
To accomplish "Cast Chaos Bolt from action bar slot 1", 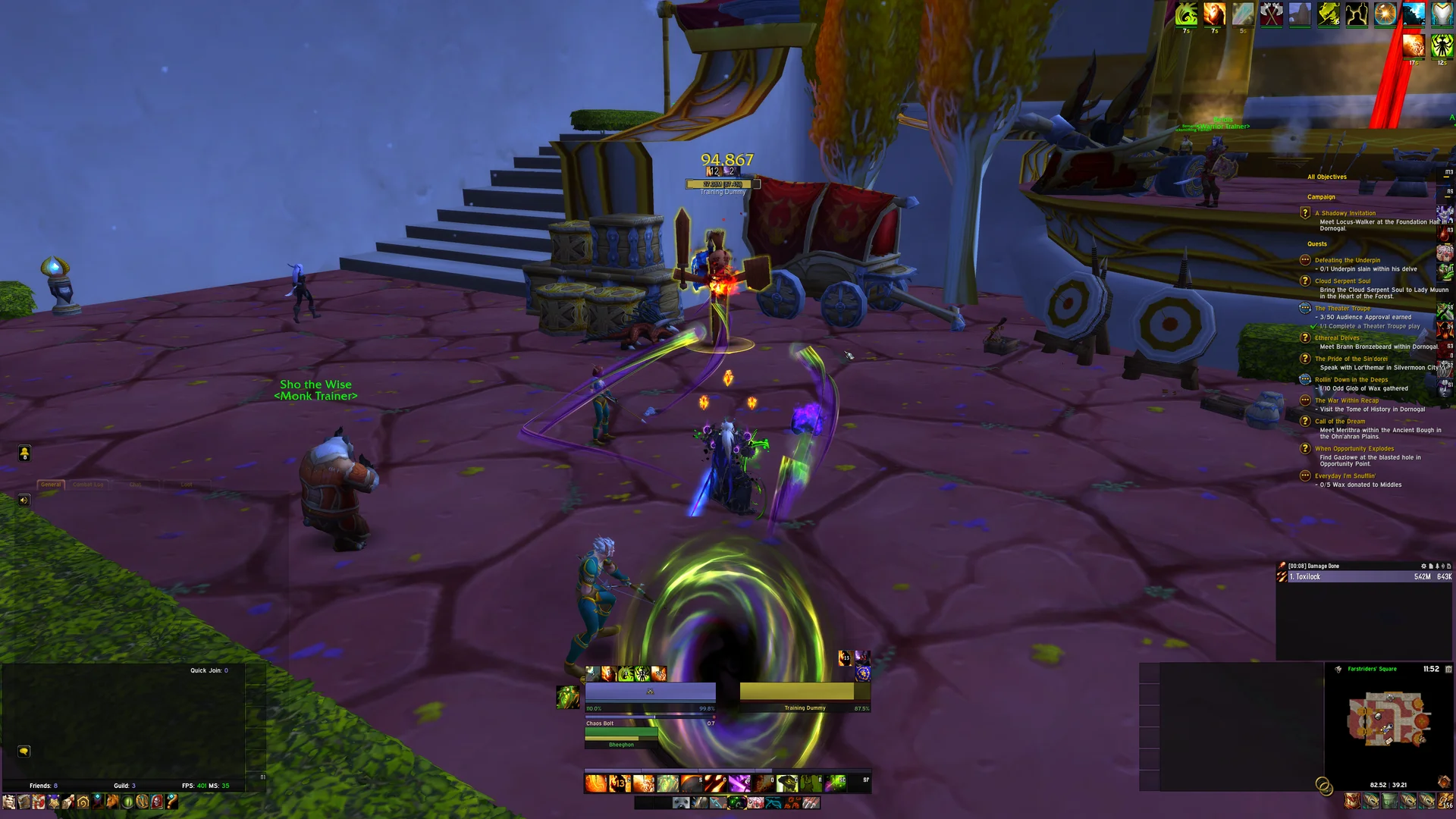I will click(595, 782).
